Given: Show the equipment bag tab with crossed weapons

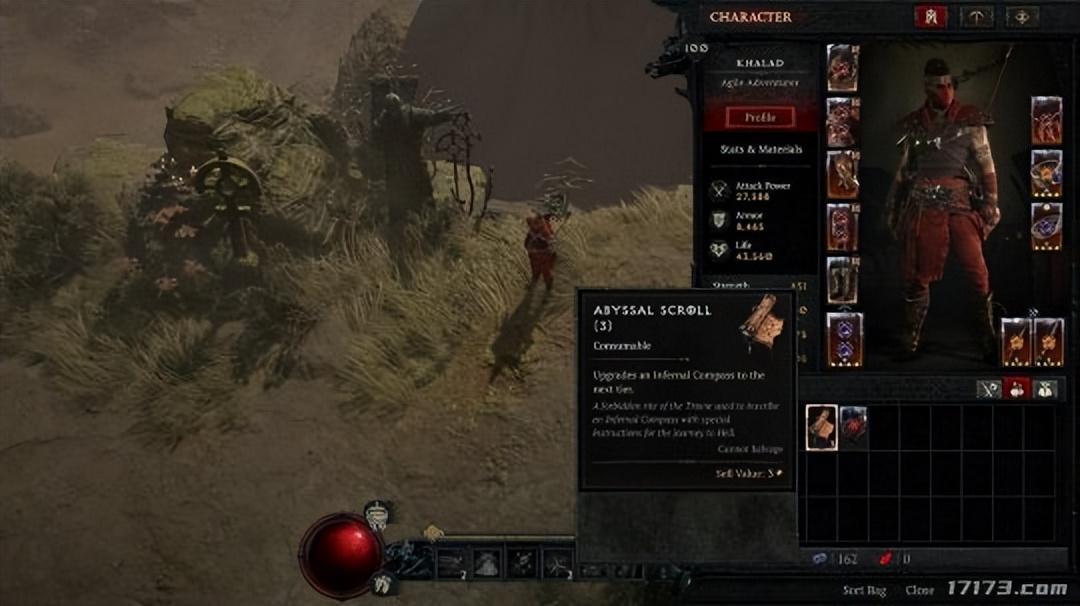Looking at the screenshot, I should click(x=991, y=390).
